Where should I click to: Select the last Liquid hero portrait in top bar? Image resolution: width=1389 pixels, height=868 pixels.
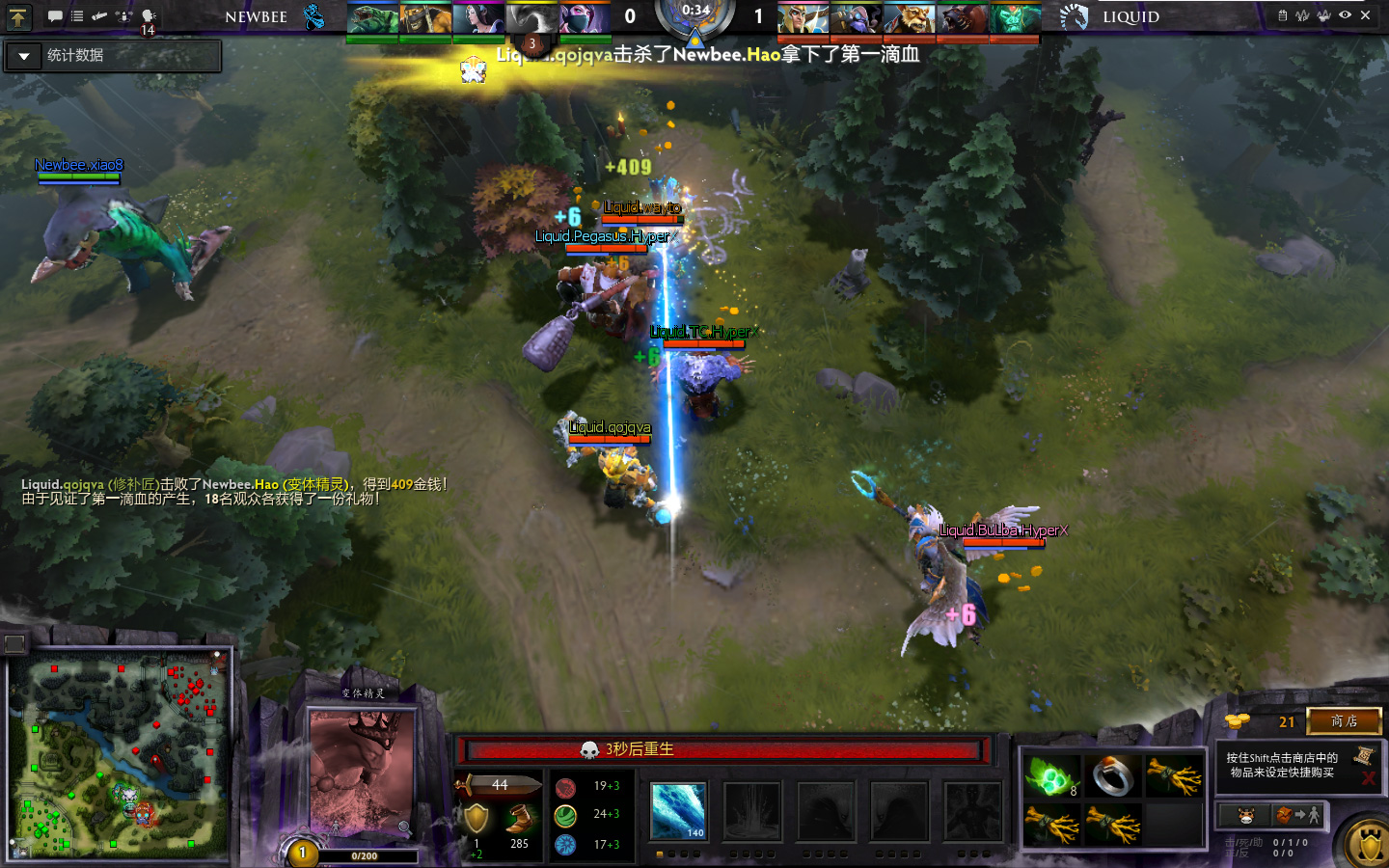(x=1015, y=18)
